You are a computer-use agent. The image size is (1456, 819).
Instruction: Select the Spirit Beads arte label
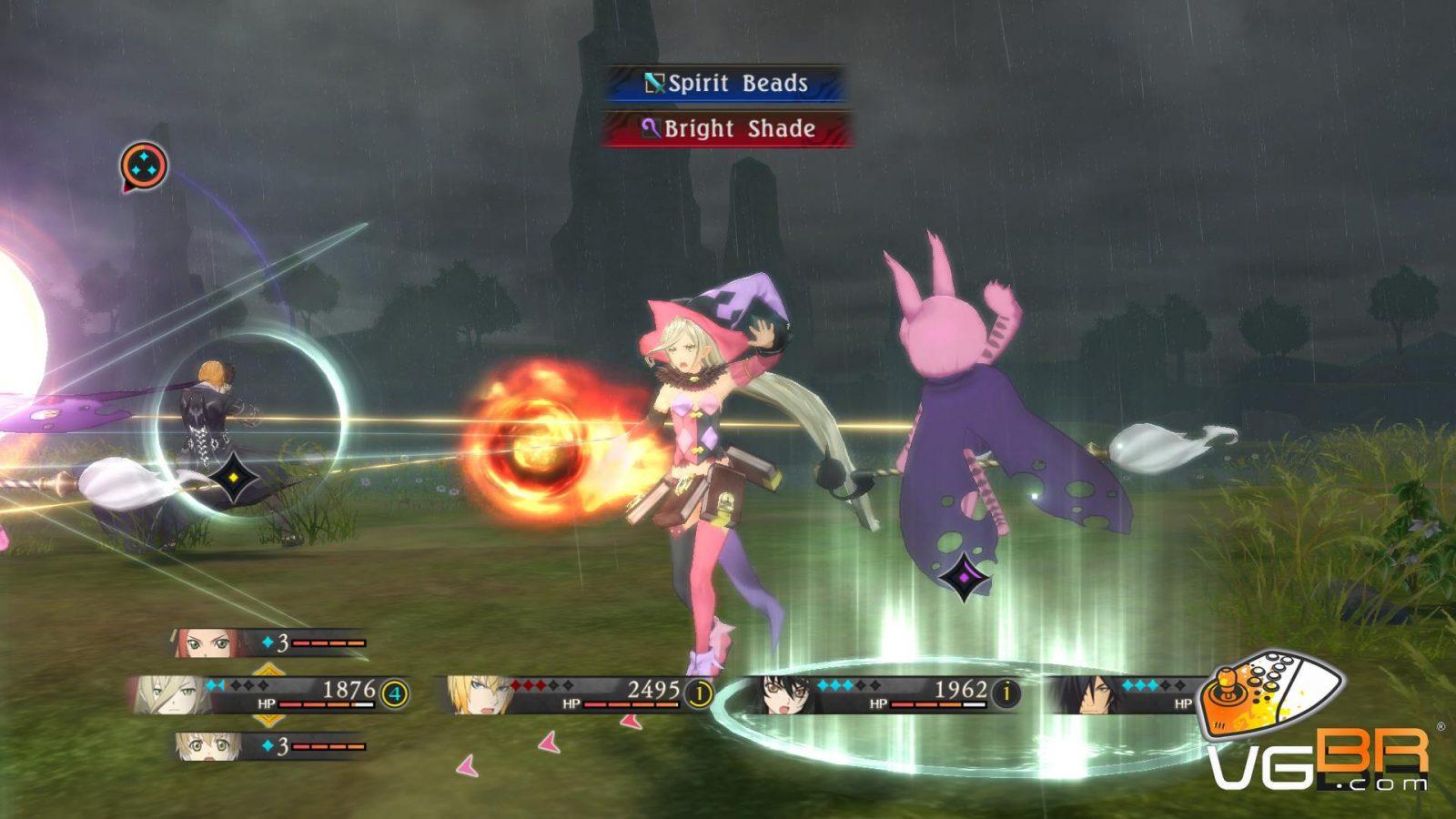tap(726, 84)
